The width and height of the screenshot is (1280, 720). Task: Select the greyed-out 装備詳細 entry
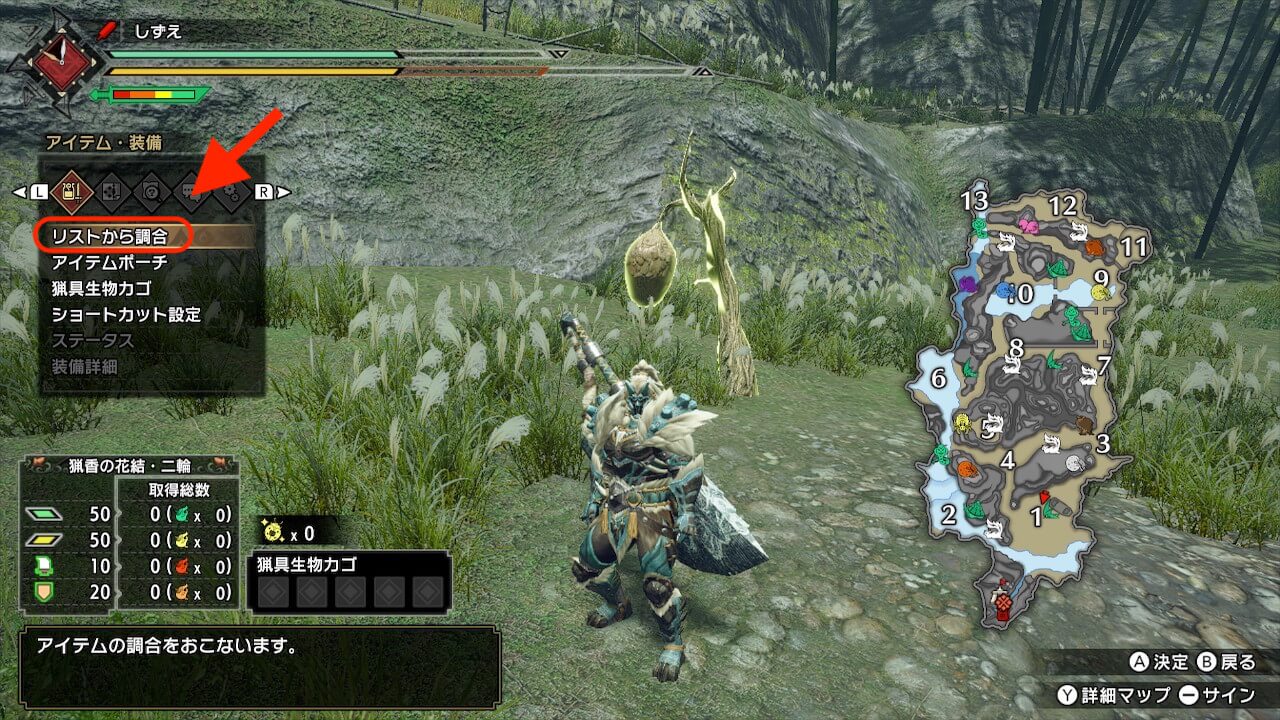coord(85,366)
